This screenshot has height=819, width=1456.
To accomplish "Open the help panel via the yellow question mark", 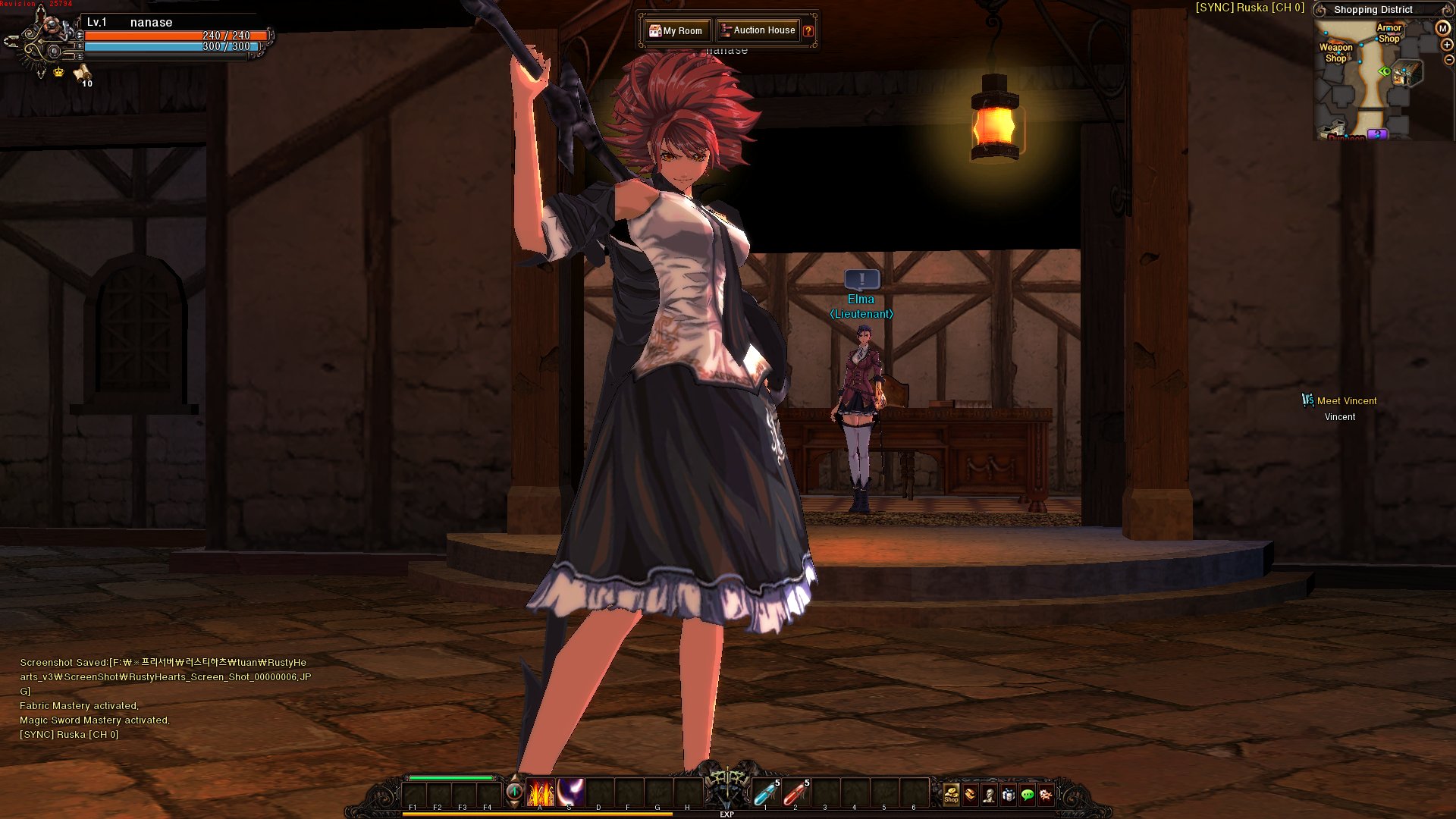I will click(808, 30).
